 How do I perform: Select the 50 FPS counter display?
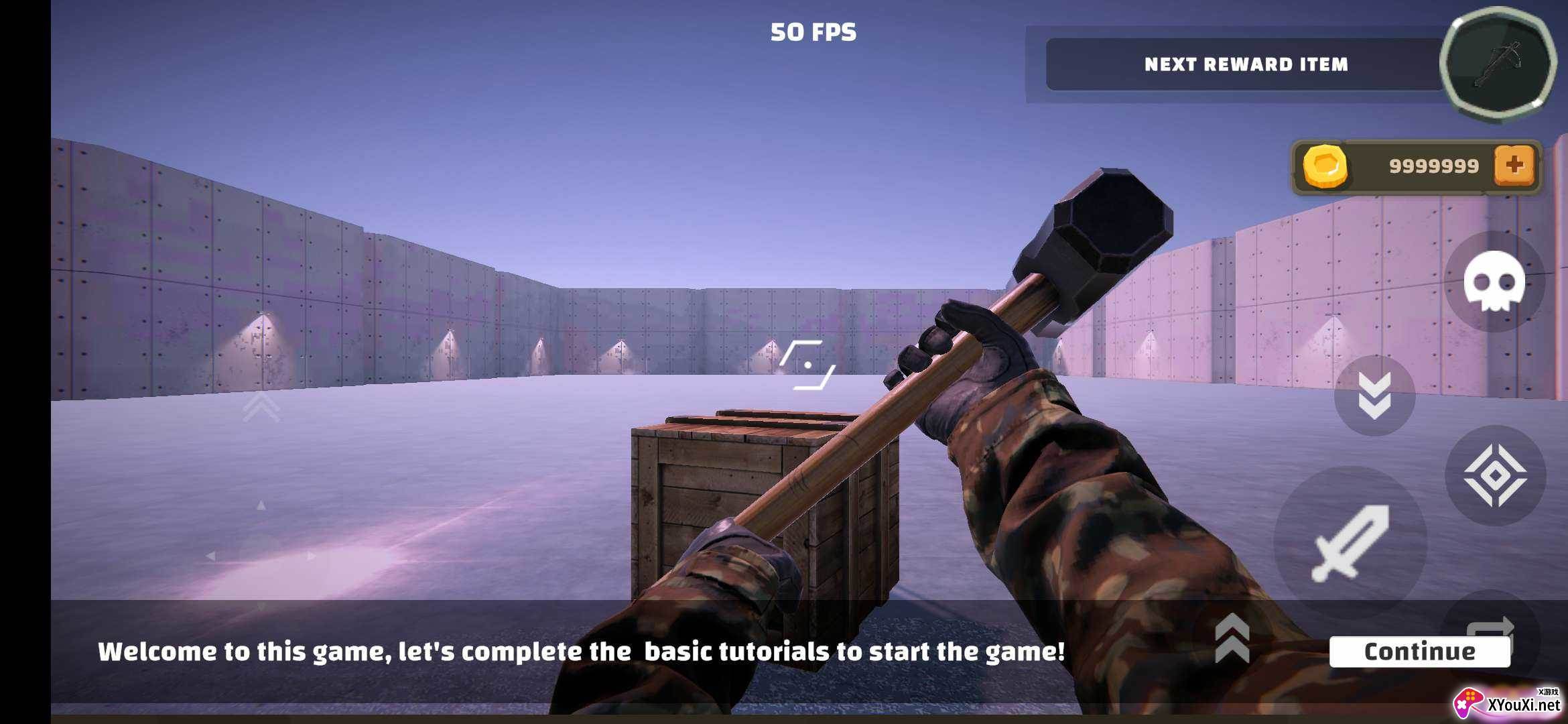point(813,31)
